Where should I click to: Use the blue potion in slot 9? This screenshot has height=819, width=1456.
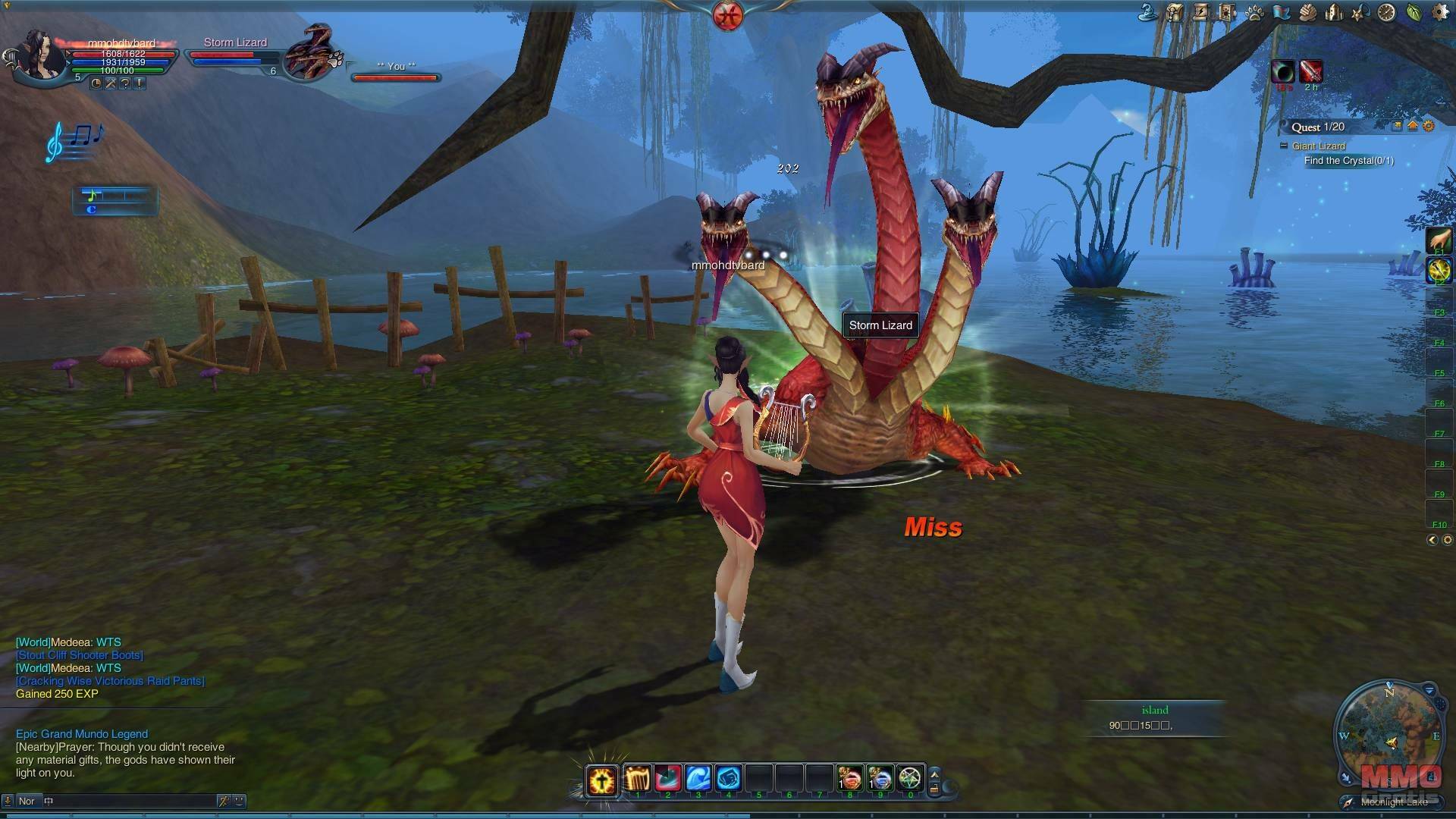point(880,779)
